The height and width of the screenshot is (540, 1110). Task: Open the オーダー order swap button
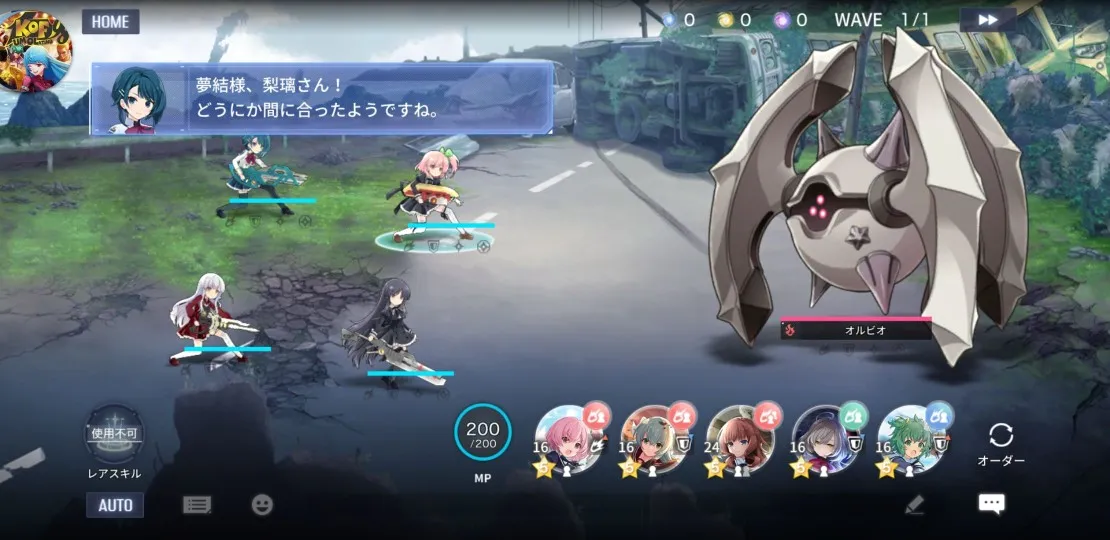point(1000,443)
